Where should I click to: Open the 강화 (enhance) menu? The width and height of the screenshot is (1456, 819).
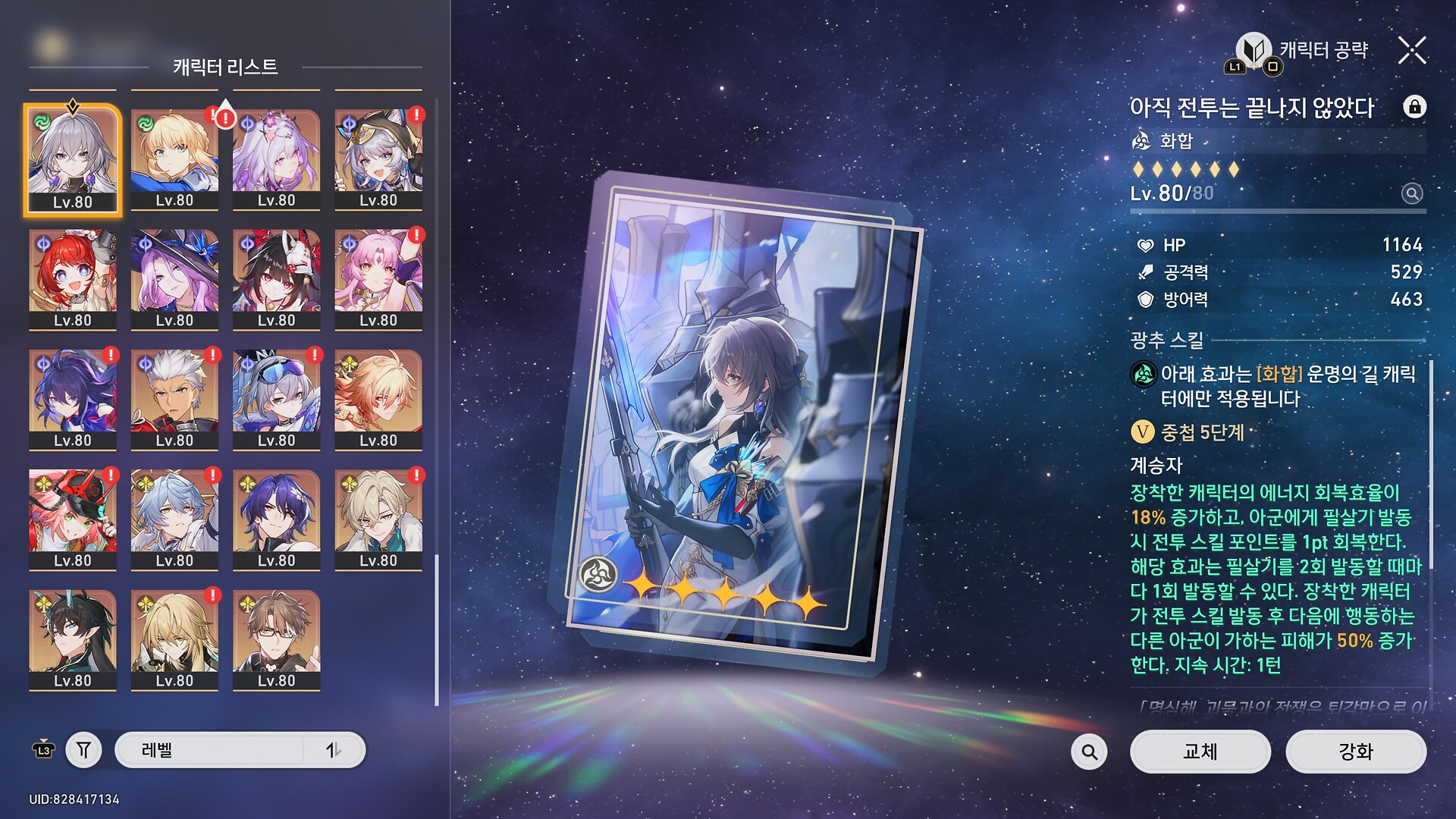1355,751
